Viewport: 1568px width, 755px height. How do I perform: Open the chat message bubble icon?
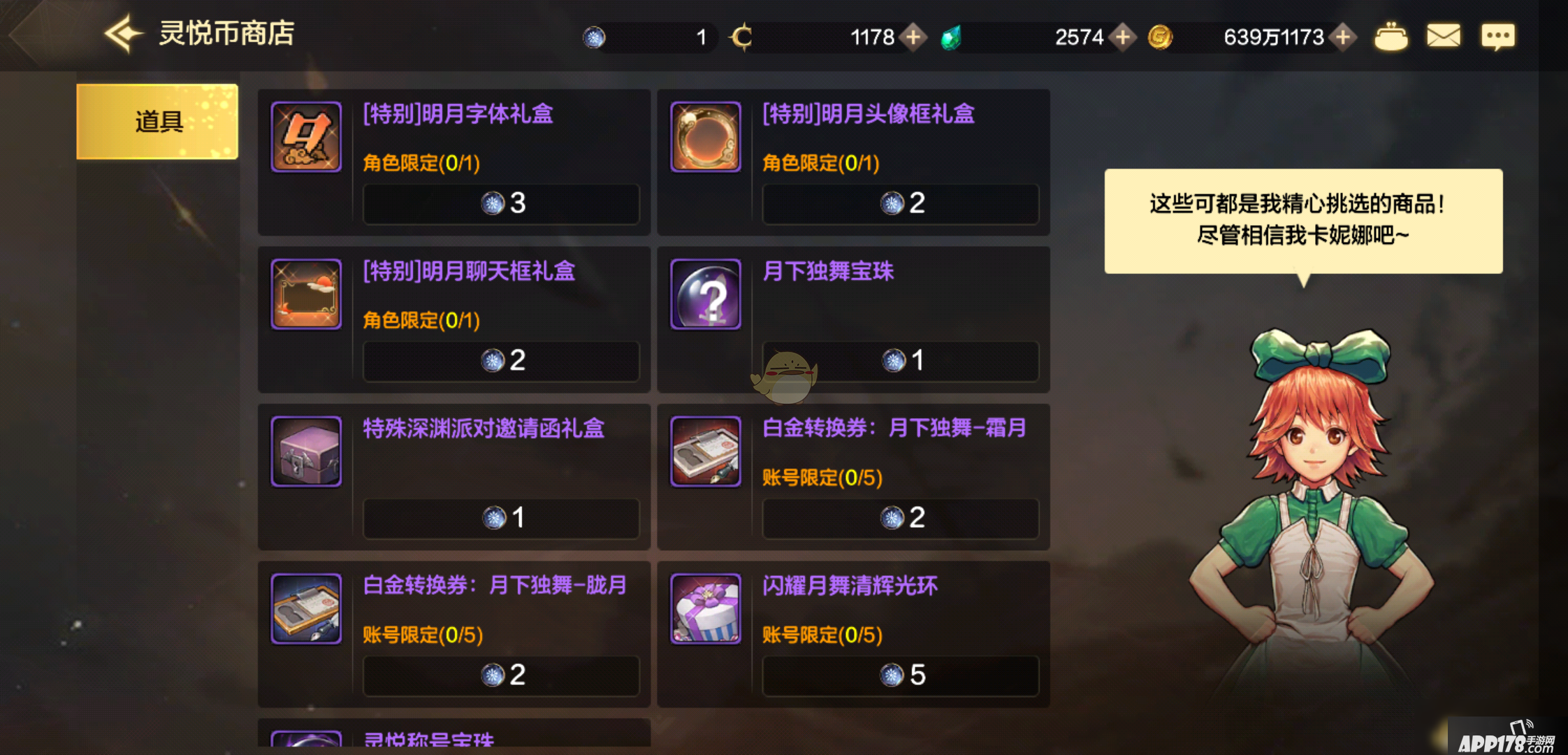(1498, 36)
